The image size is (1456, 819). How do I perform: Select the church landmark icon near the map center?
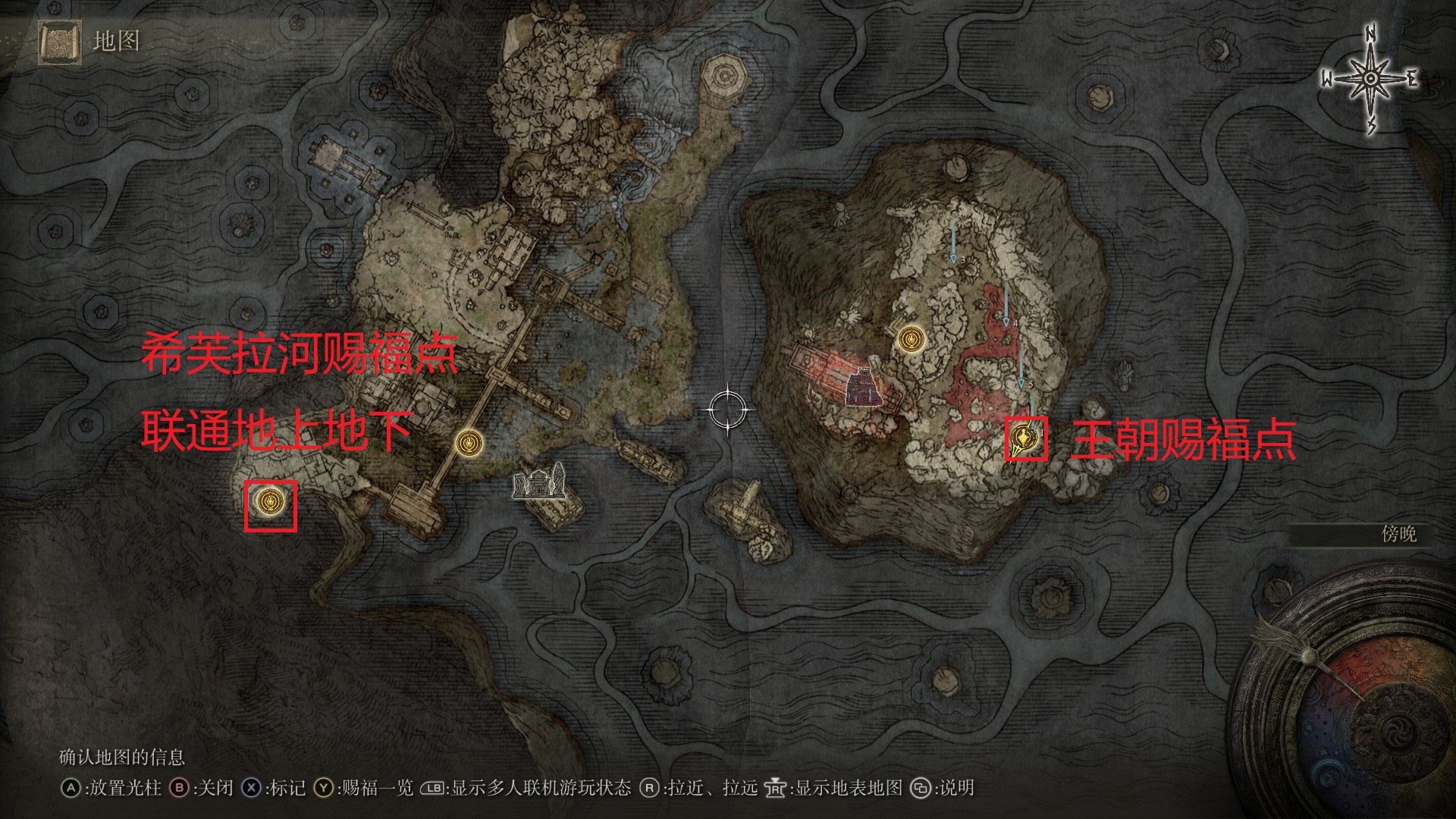coord(540,486)
